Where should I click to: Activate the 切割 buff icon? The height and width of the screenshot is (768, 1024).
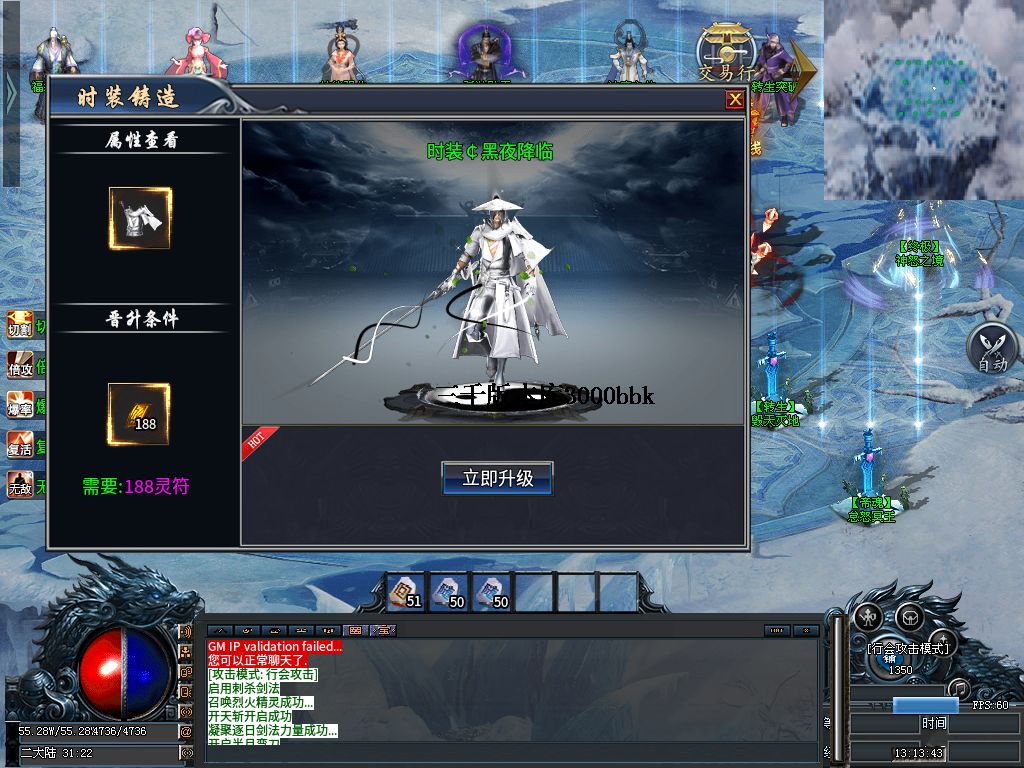point(20,324)
